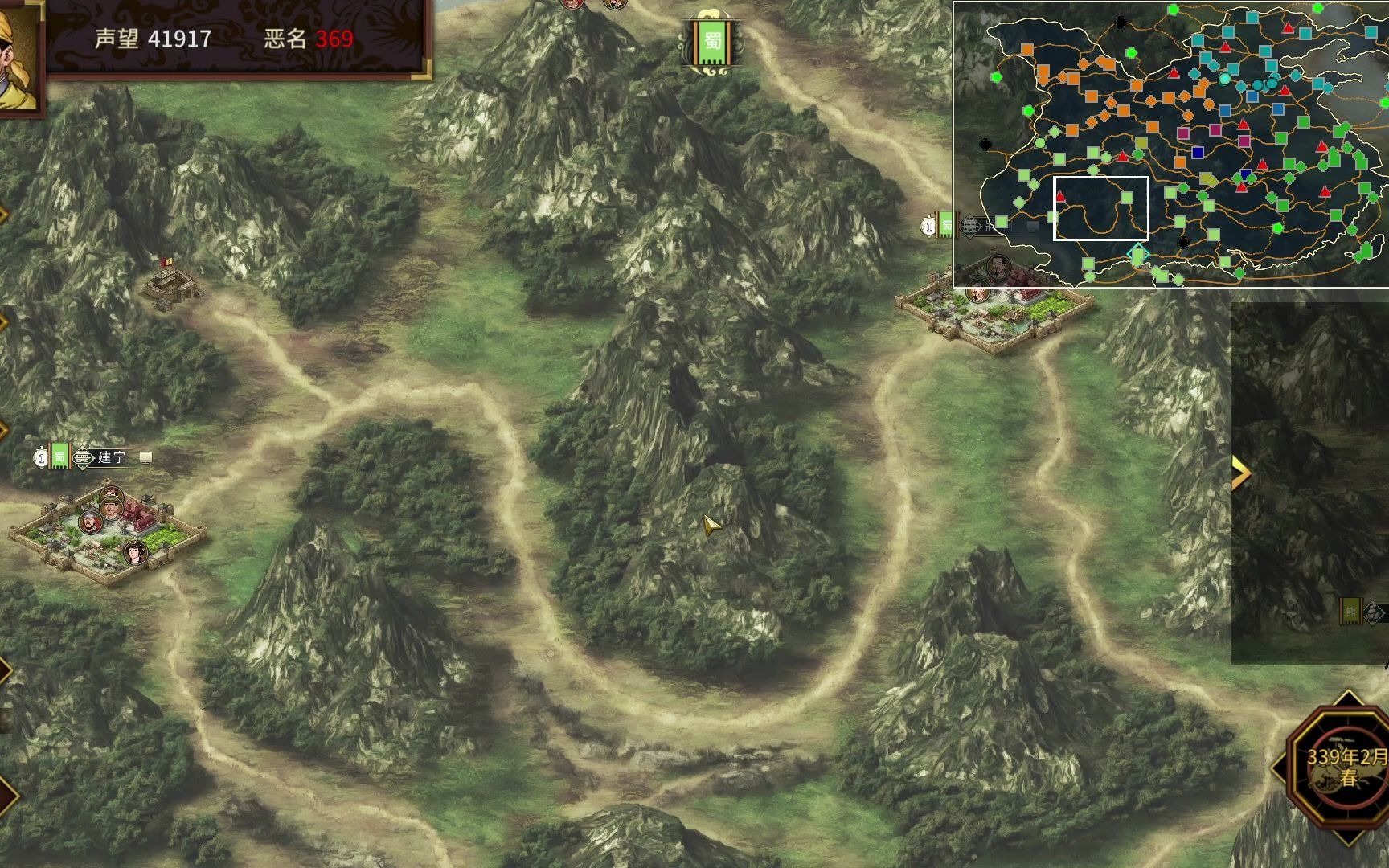The height and width of the screenshot is (868, 1389).
Task: Select the 建宁 city name label
Action: (x=112, y=457)
